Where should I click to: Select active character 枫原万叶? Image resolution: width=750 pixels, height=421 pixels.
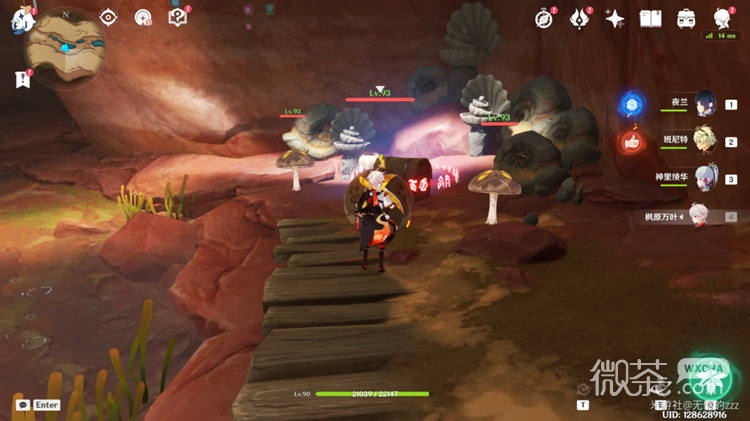tap(707, 216)
